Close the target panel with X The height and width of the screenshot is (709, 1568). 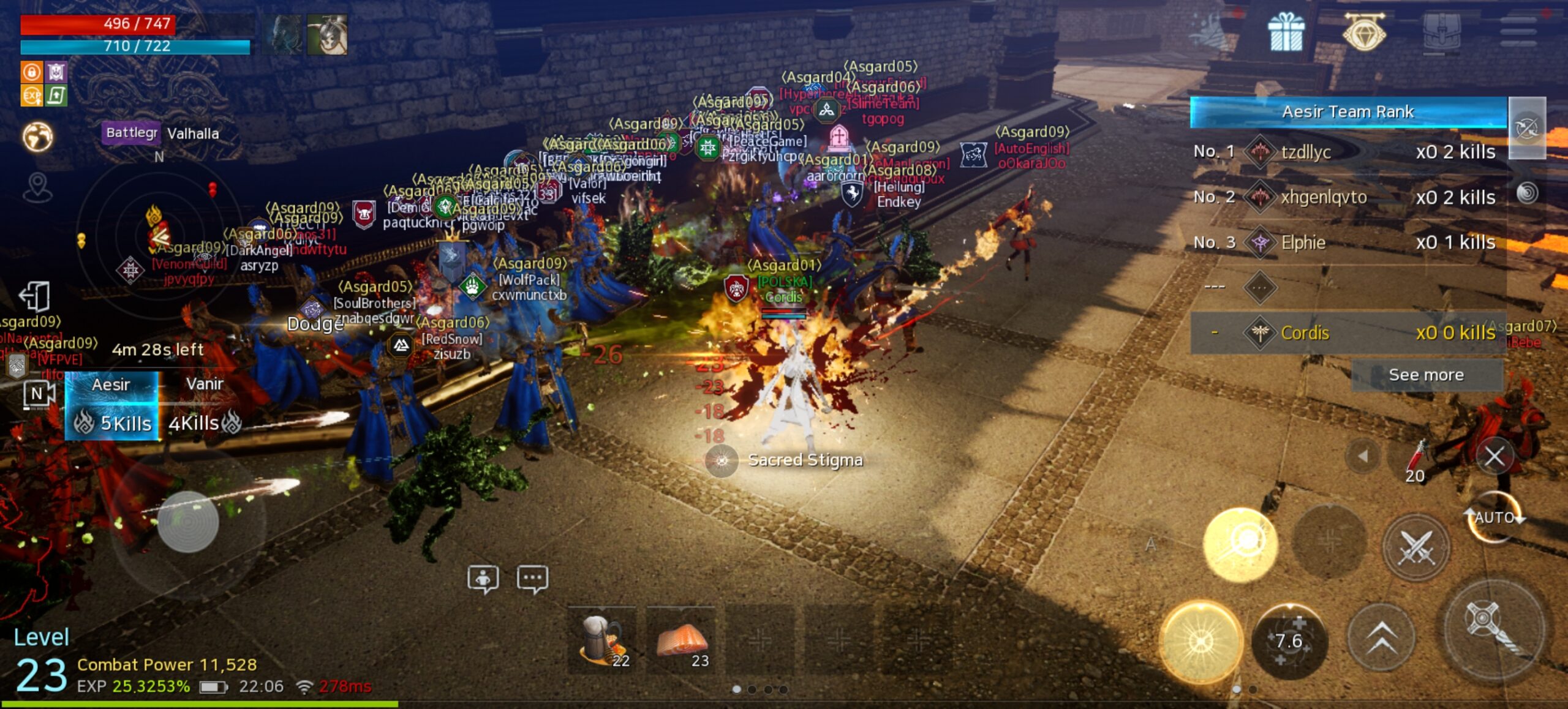tap(1494, 456)
